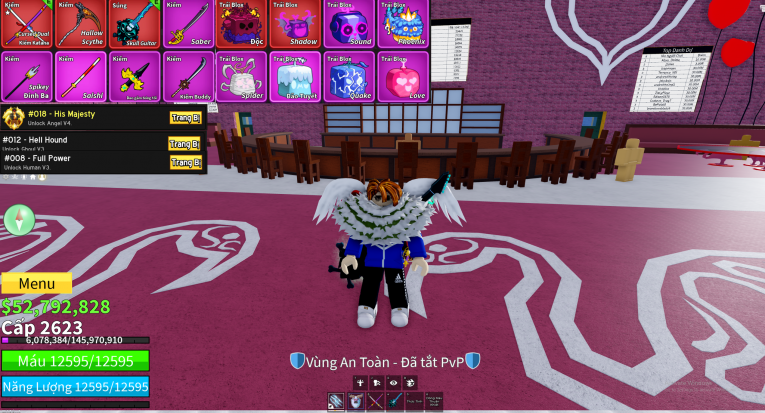Select the Skull Guitar gun slot

[x=133, y=24]
